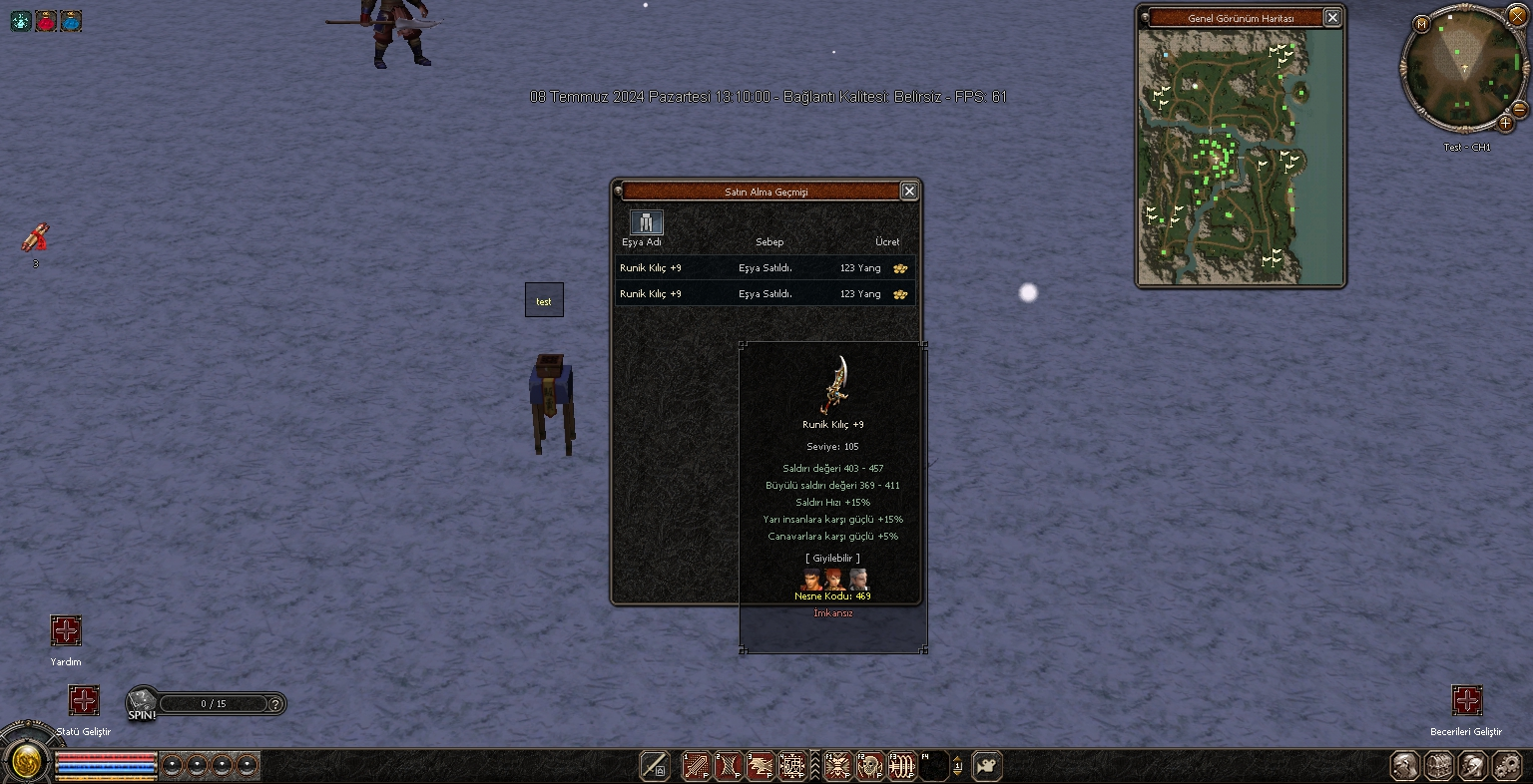Zoom out the round minimap
This screenshot has width=1533, height=784.
pyautogui.click(x=1520, y=108)
